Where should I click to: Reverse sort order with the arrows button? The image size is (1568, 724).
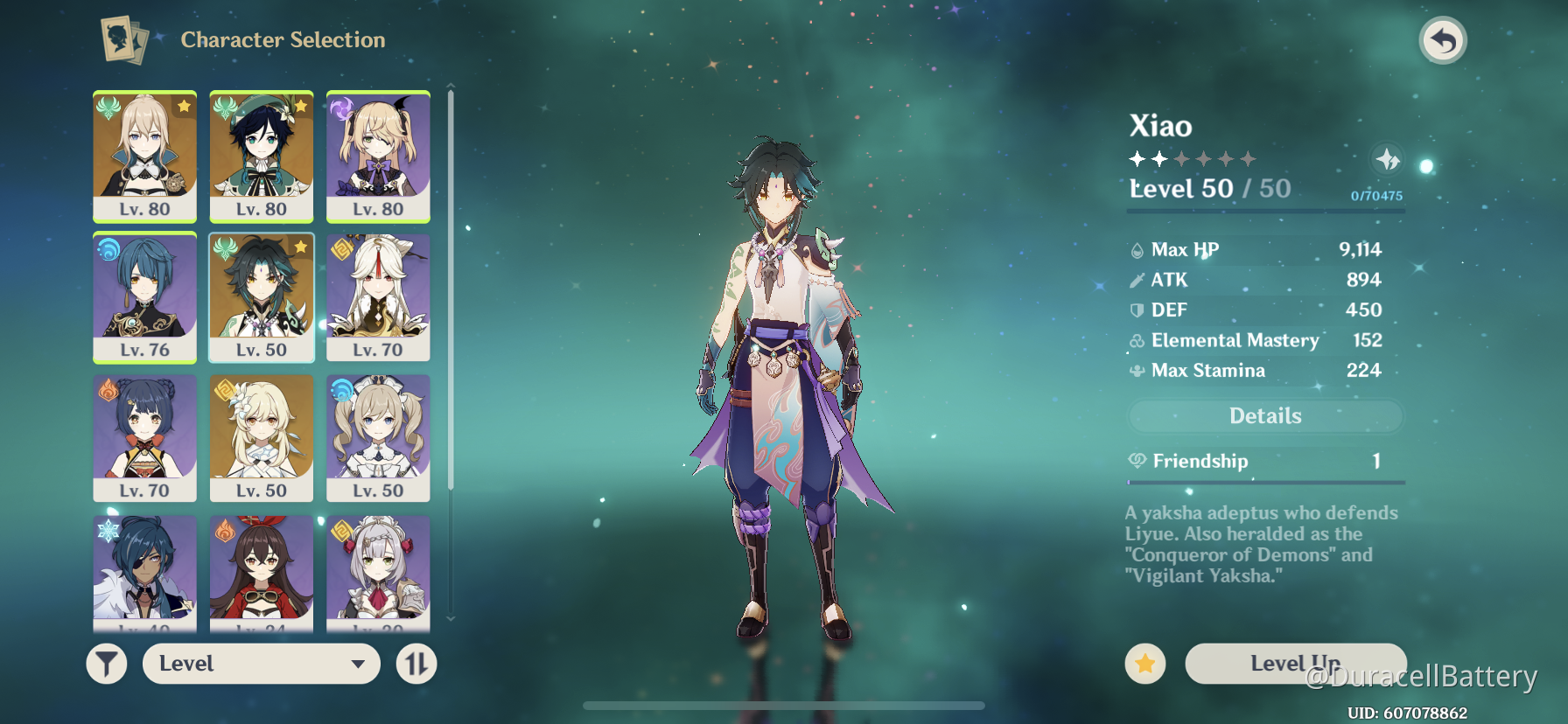416,665
